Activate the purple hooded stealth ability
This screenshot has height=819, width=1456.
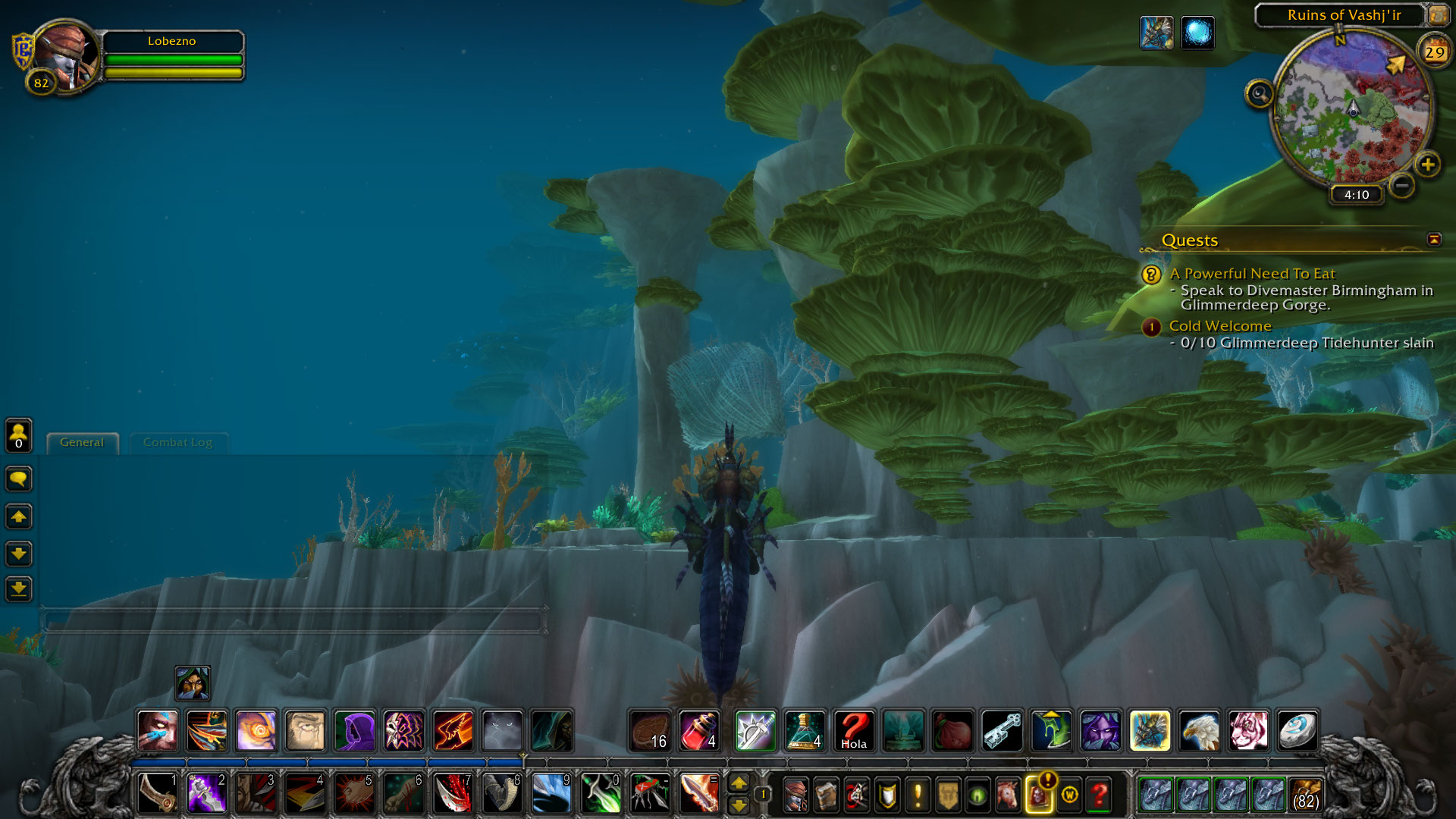354,730
